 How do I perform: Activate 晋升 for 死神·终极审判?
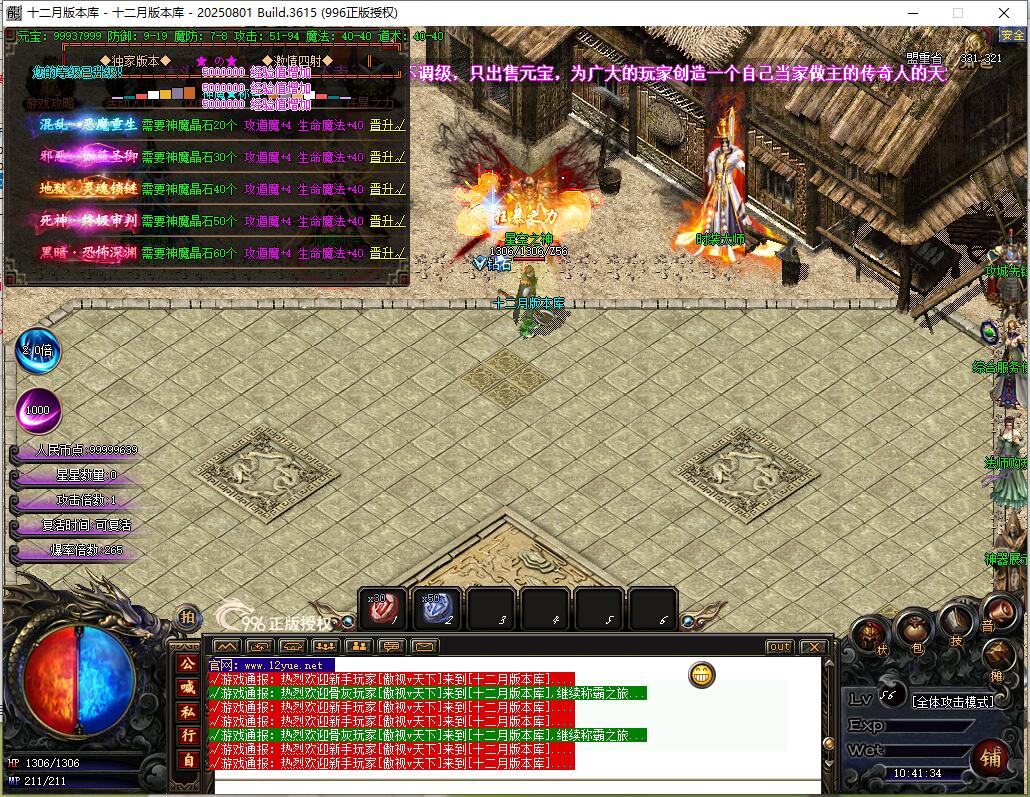coord(387,221)
